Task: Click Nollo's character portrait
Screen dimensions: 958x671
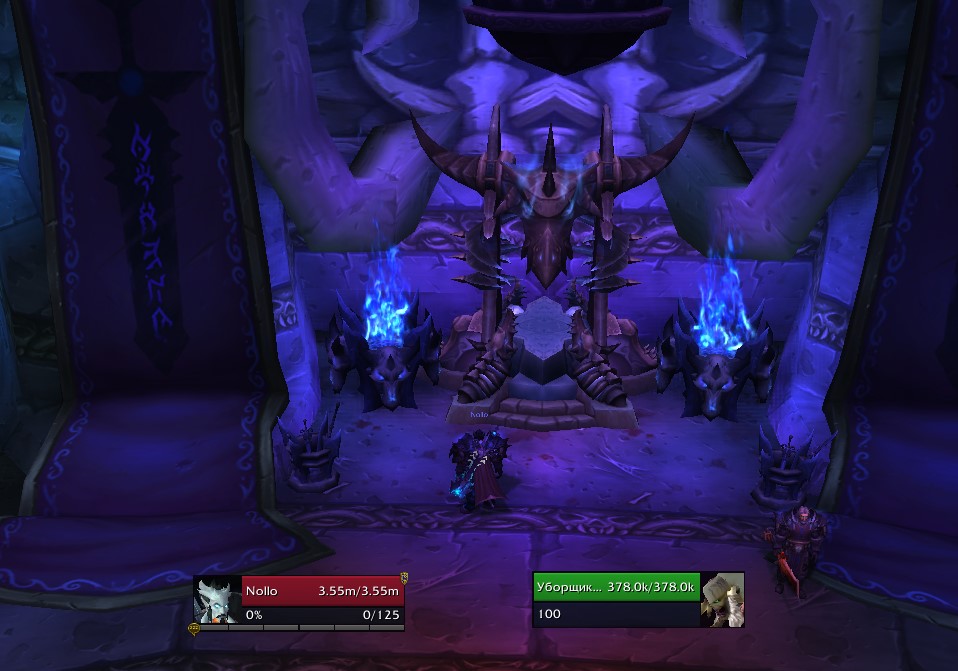Action: pos(217,601)
